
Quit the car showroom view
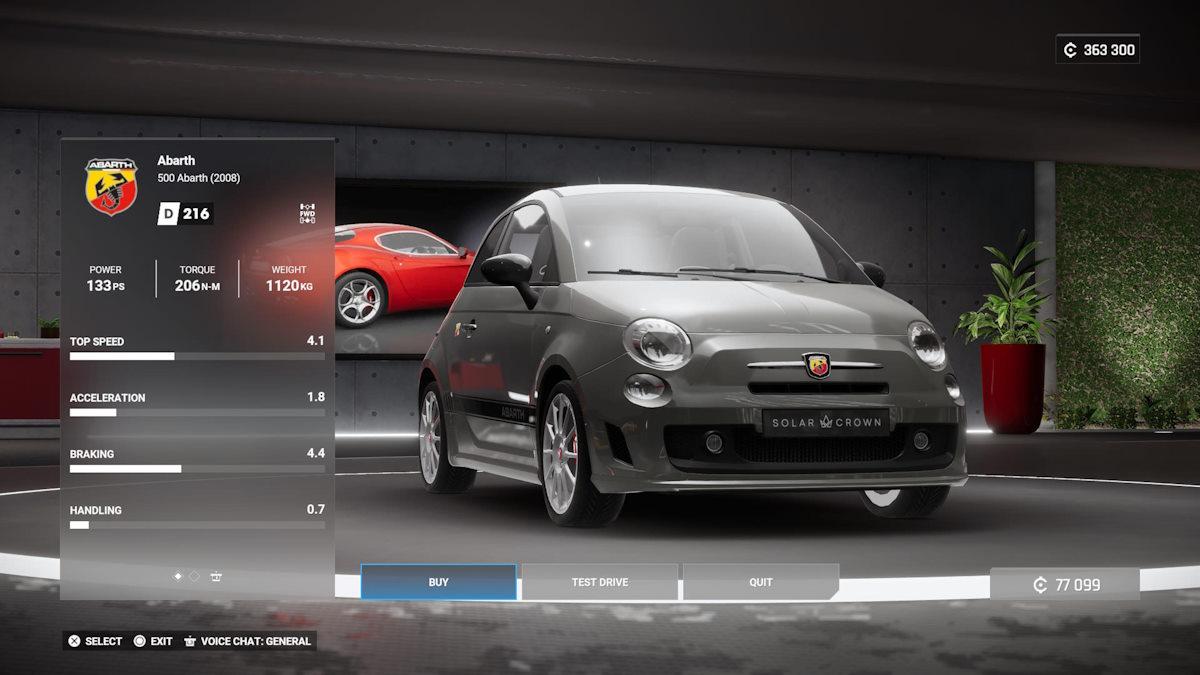pos(760,582)
